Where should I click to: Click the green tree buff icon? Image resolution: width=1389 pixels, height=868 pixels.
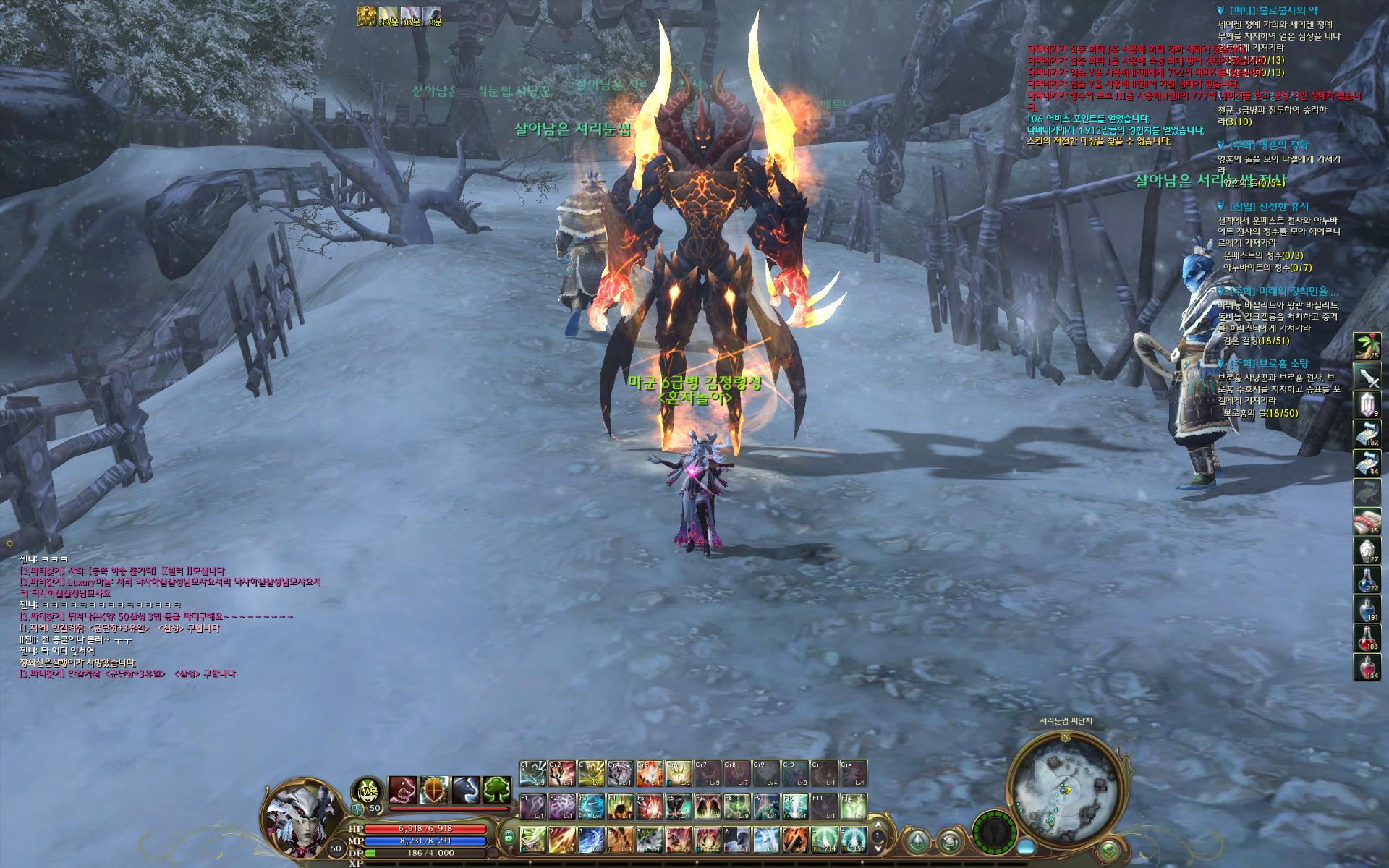click(x=496, y=791)
